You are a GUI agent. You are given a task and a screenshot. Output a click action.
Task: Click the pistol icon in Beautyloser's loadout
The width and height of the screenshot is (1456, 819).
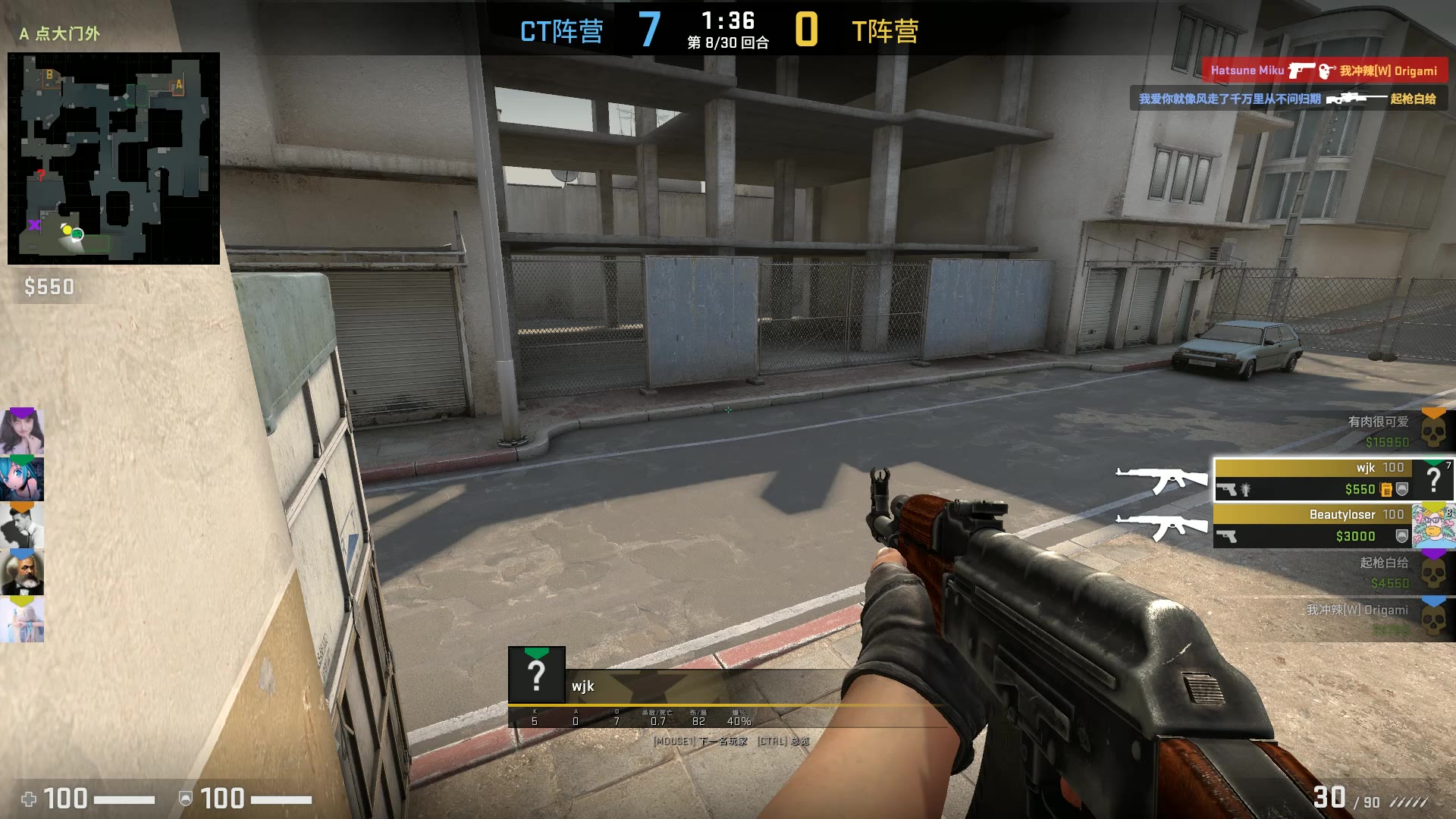pos(1228,535)
